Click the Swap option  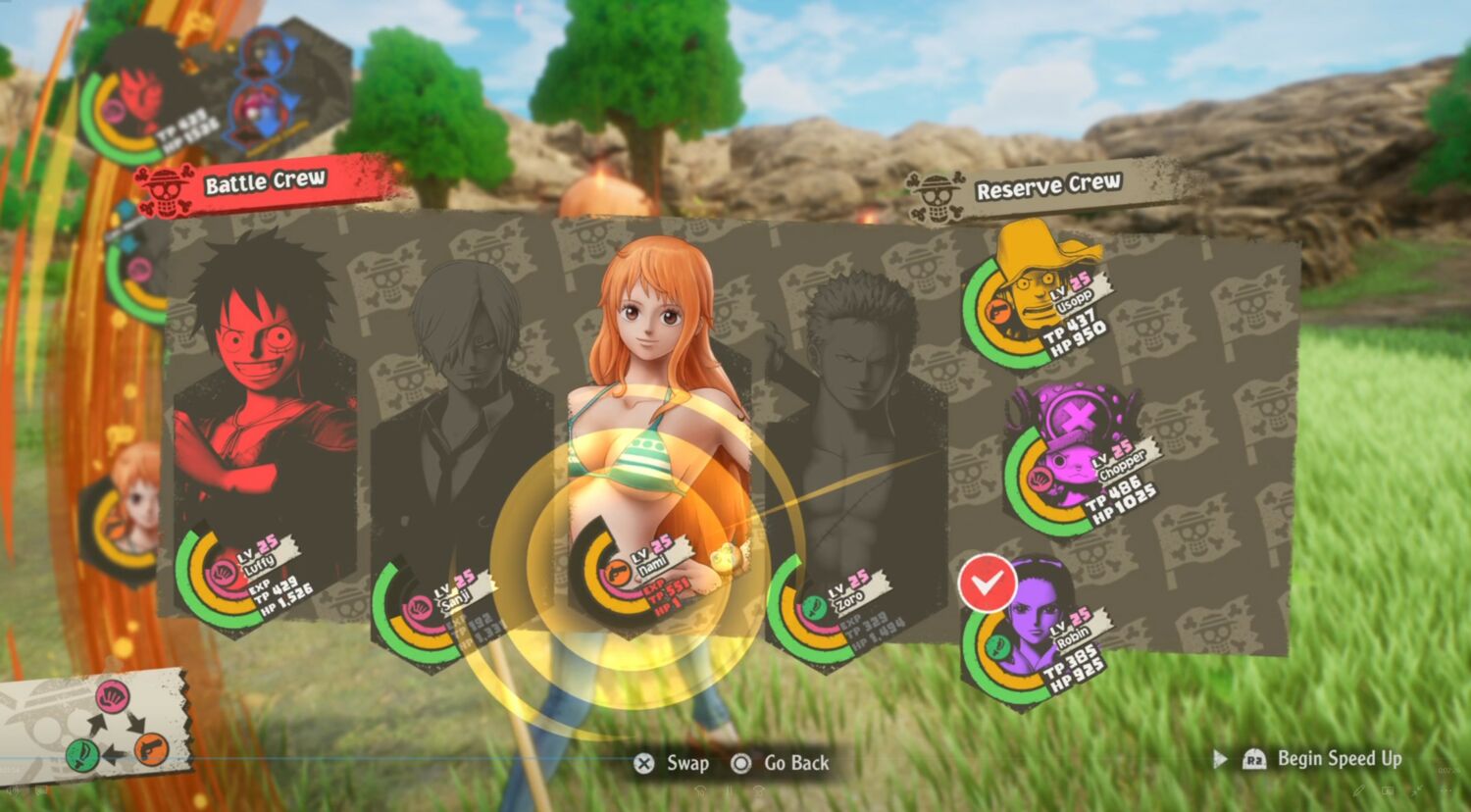(x=673, y=763)
